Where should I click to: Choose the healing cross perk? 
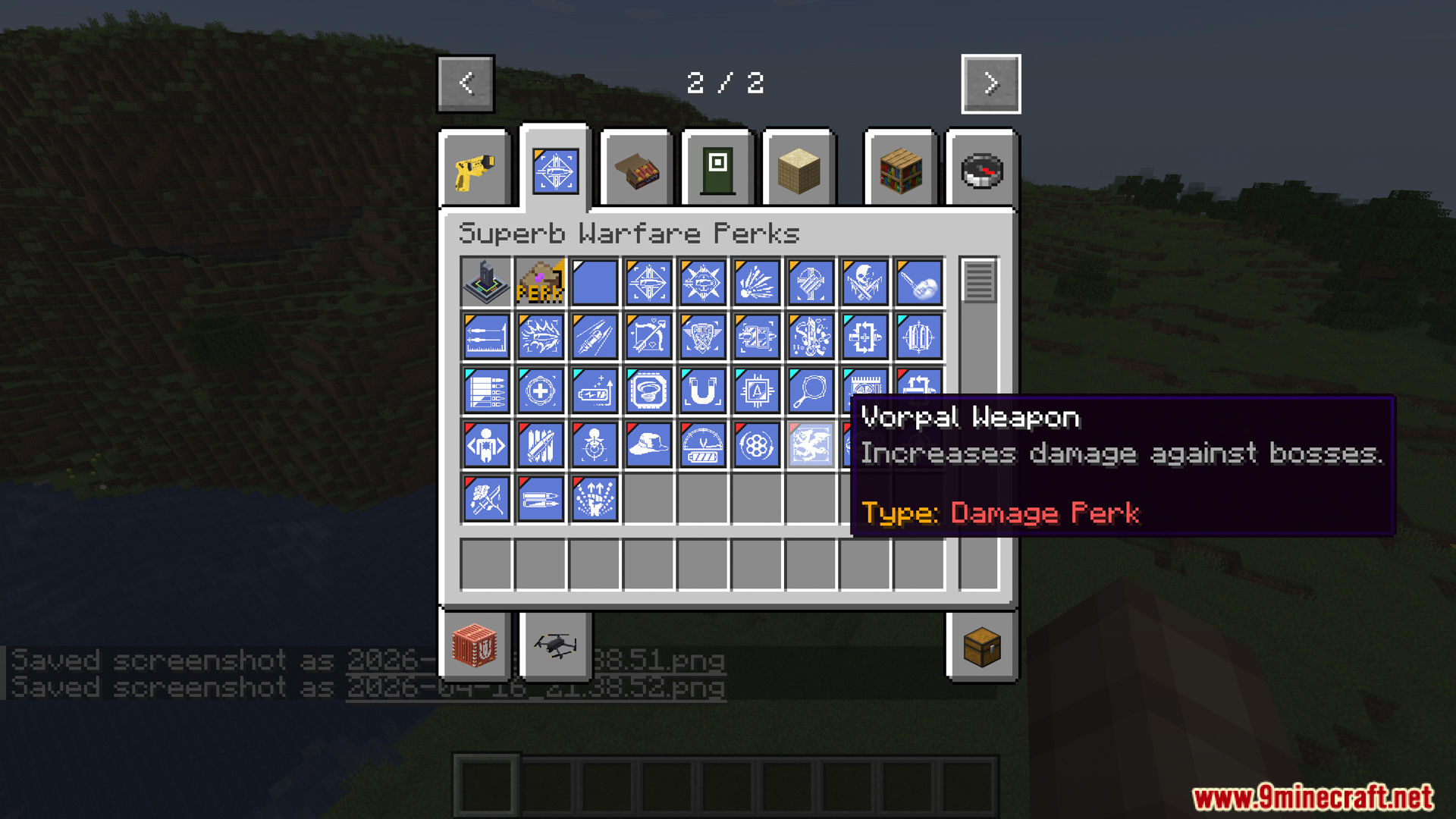[x=540, y=391]
